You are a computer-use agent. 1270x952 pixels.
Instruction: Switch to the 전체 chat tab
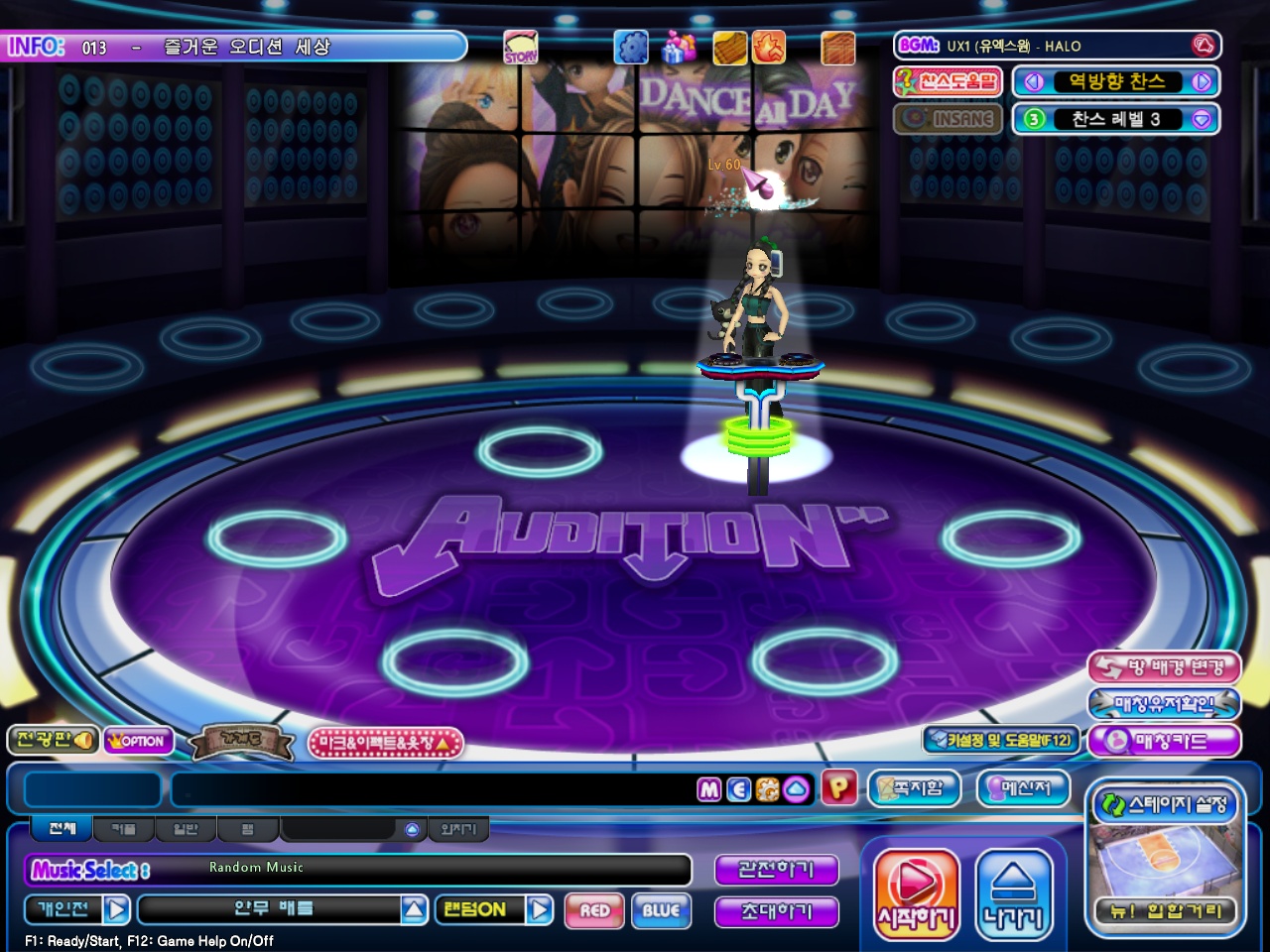click(63, 828)
